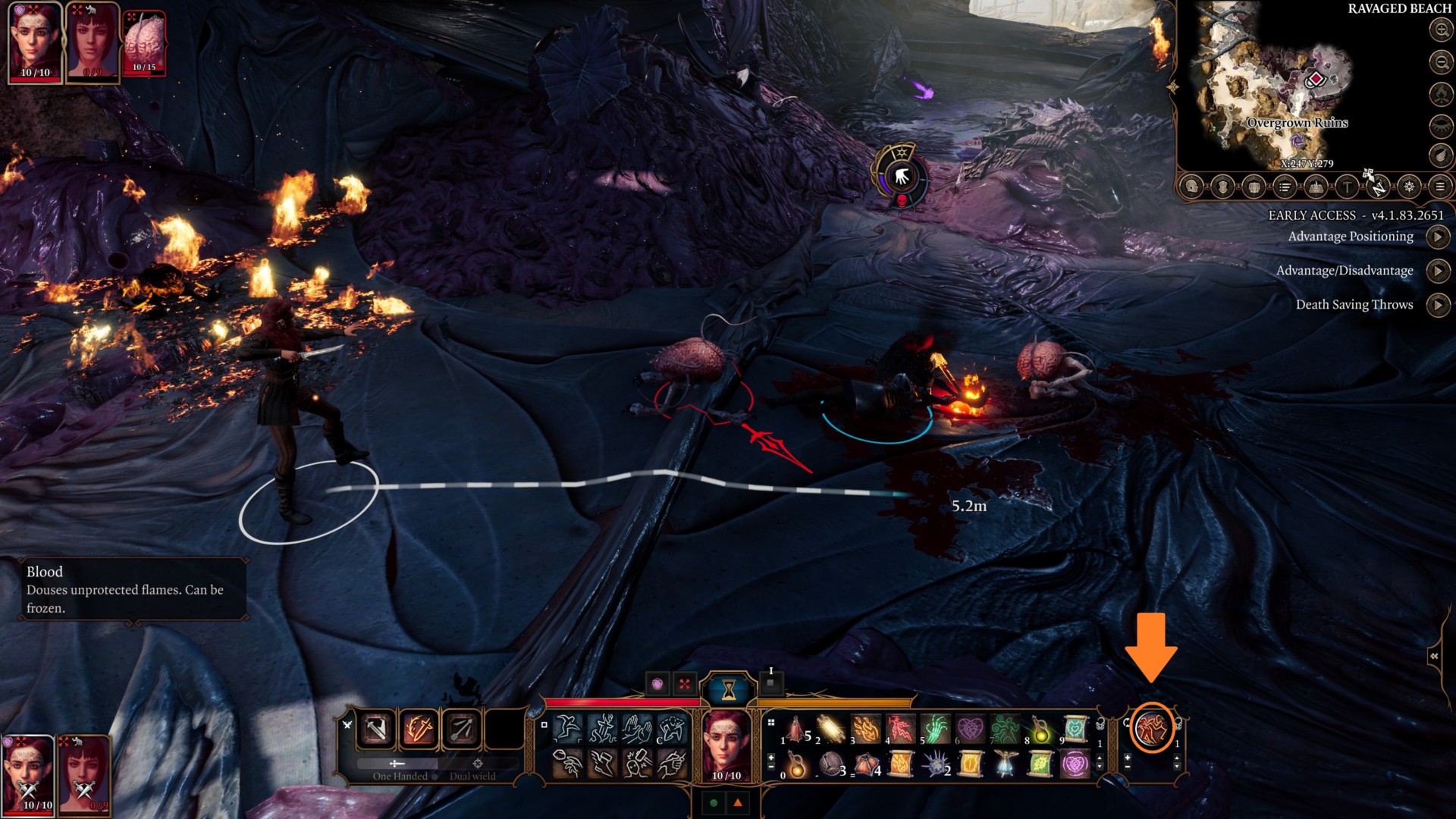Open the character helmet icon panel
This screenshot has height=819, width=1456.
(1192, 187)
